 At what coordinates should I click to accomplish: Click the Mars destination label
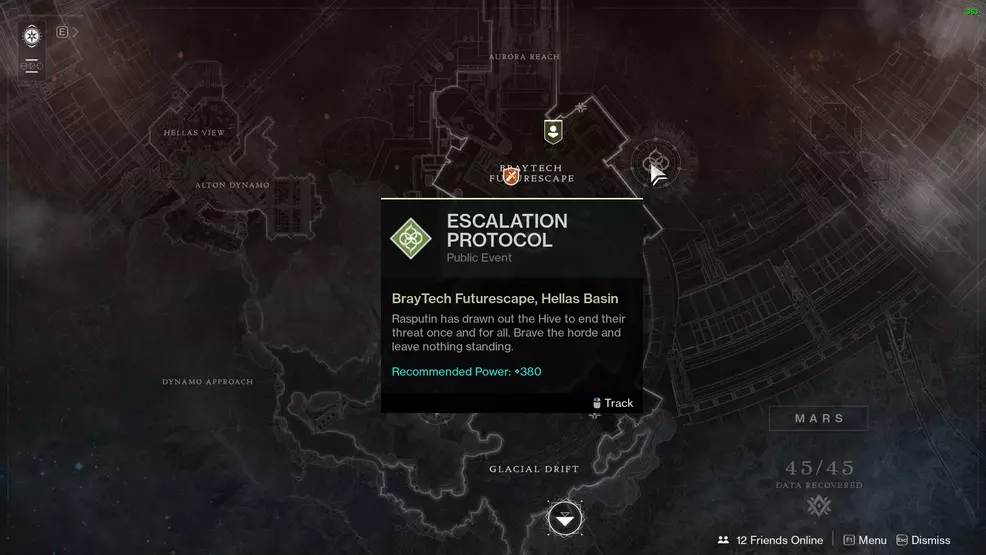(x=819, y=418)
